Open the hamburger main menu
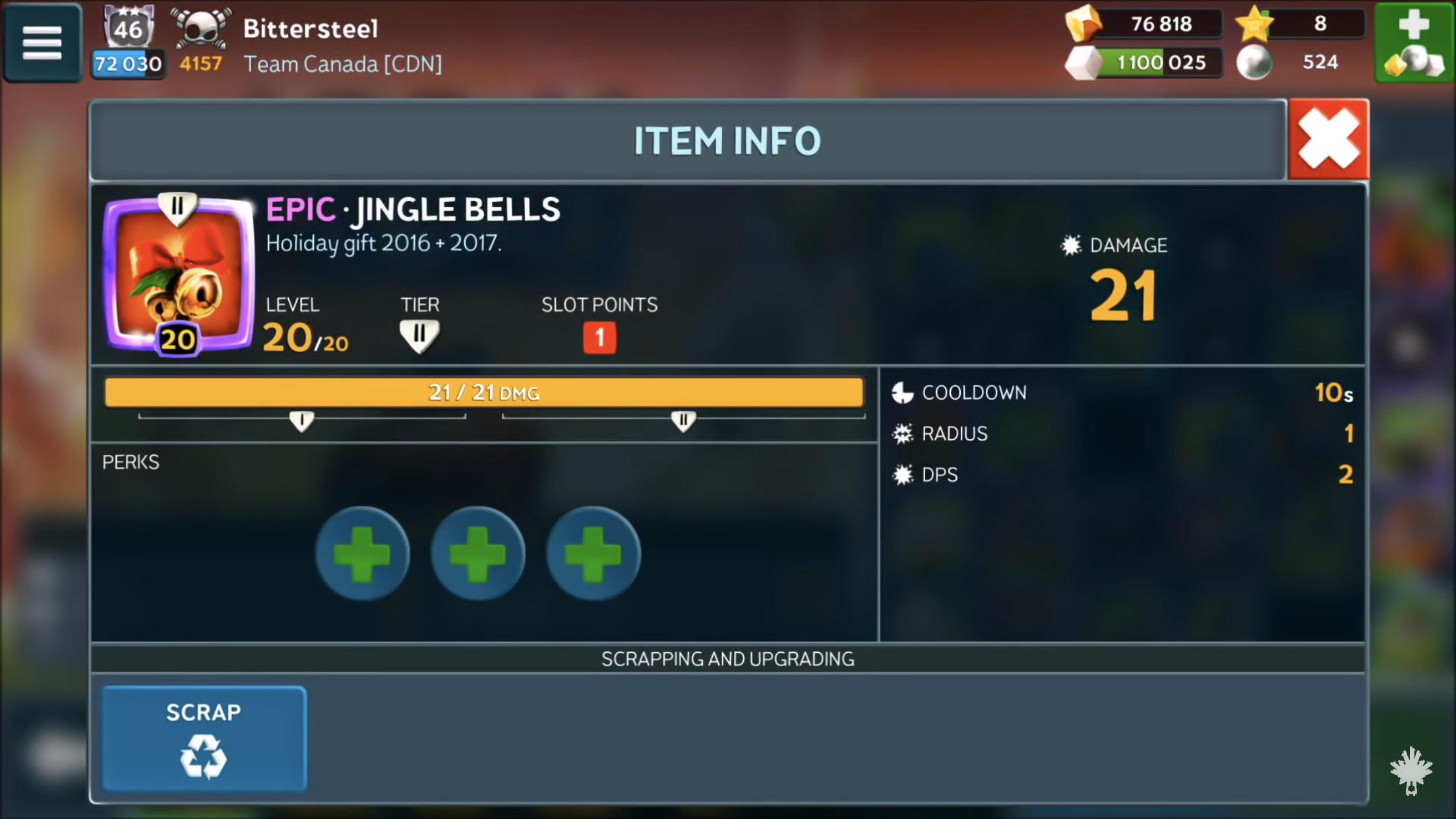Screen dimensions: 1456x819 point(42,43)
